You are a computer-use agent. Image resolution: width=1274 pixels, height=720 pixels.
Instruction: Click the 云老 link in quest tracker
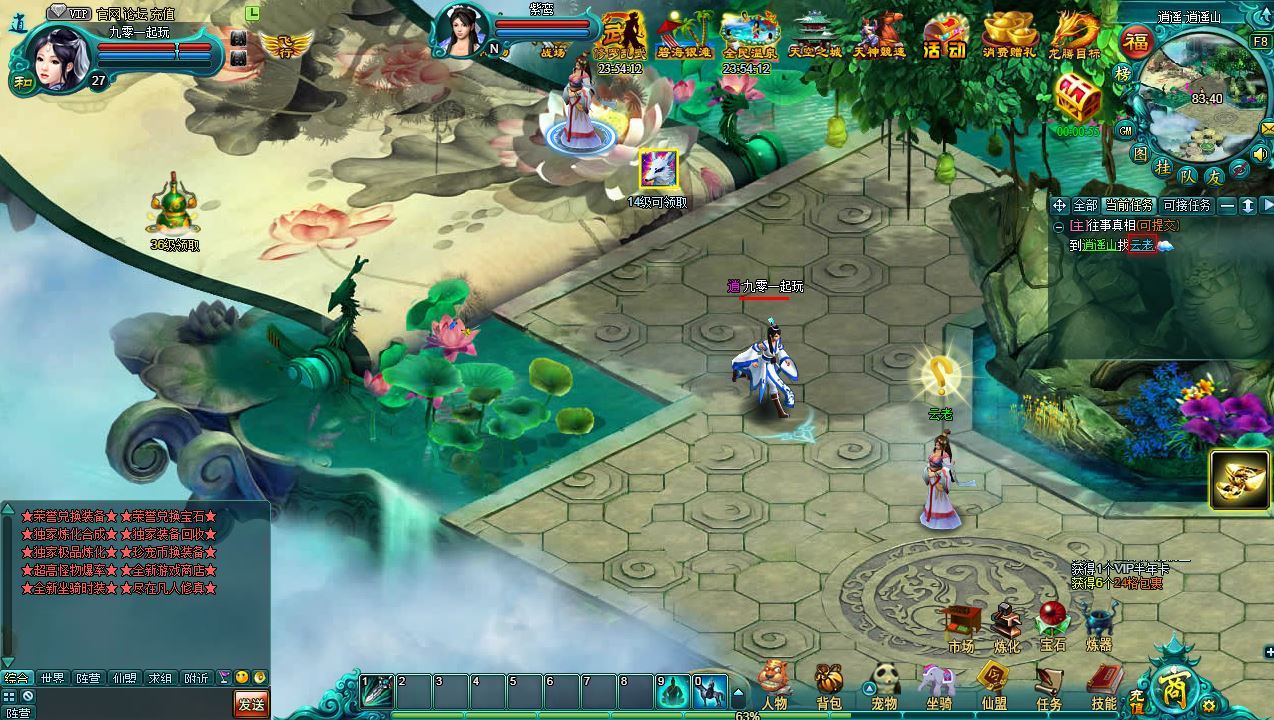pos(1142,245)
